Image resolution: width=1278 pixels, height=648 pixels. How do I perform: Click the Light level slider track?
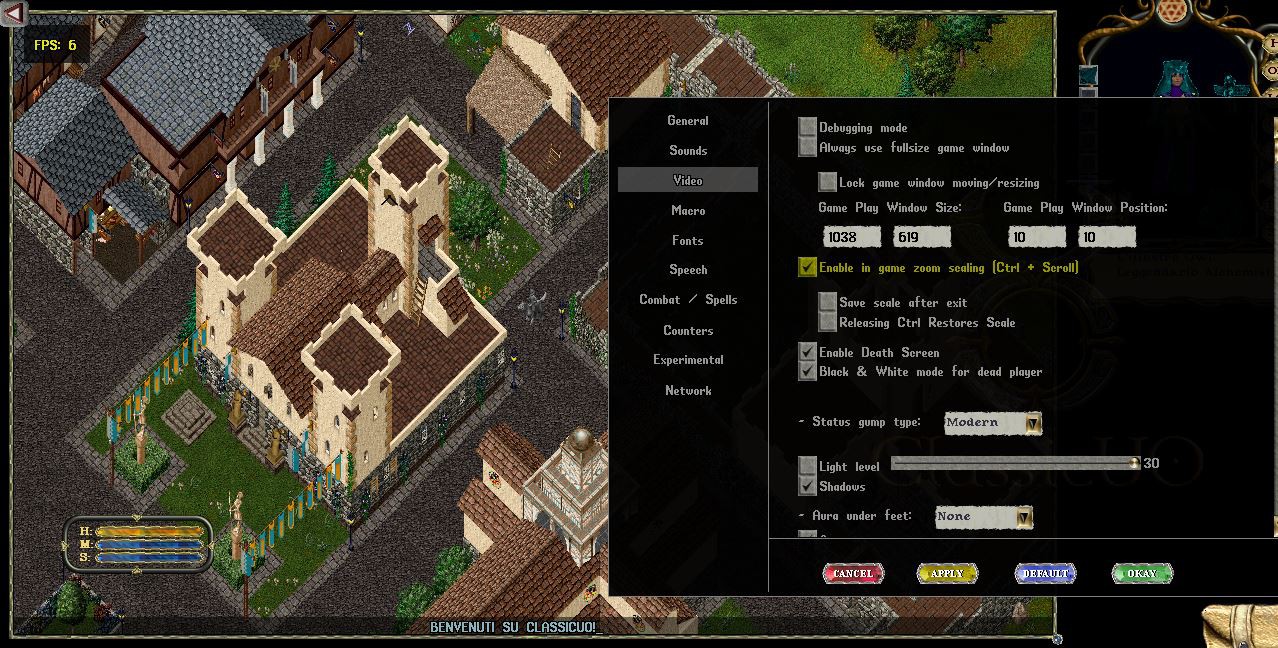click(x=1010, y=463)
